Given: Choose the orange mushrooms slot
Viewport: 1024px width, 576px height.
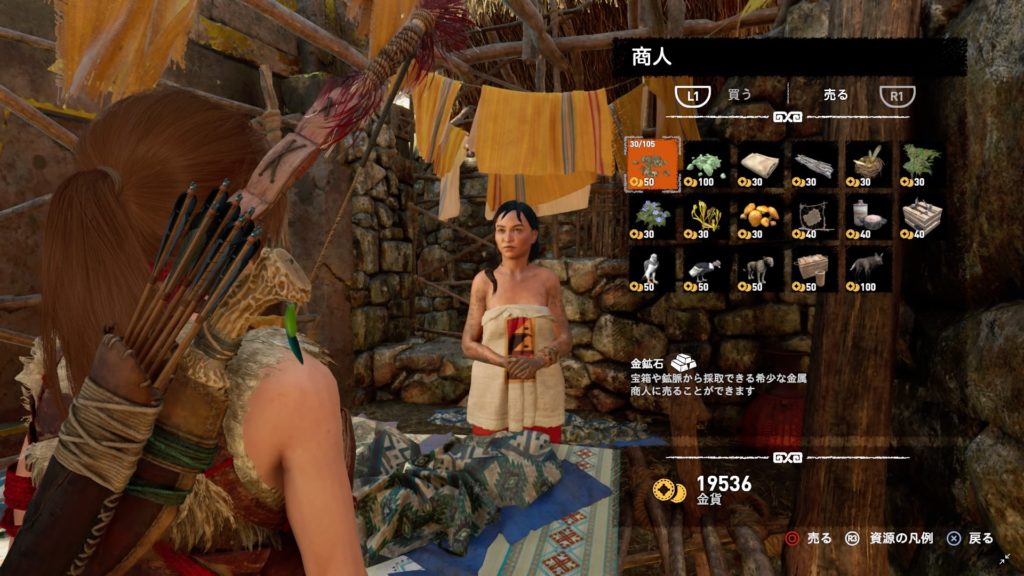Looking at the screenshot, I should click(759, 217).
